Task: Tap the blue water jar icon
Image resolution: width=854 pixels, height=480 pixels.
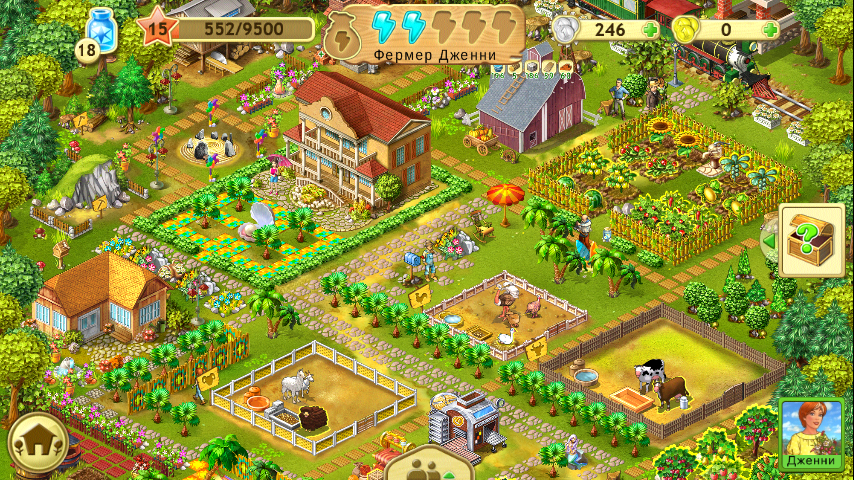Action: click(x=101, y=28)
